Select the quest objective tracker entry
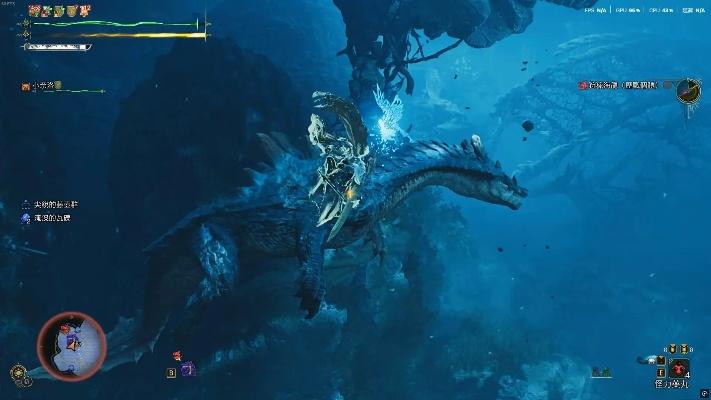The width and height of the screenshot is (711, 400). 619,86
